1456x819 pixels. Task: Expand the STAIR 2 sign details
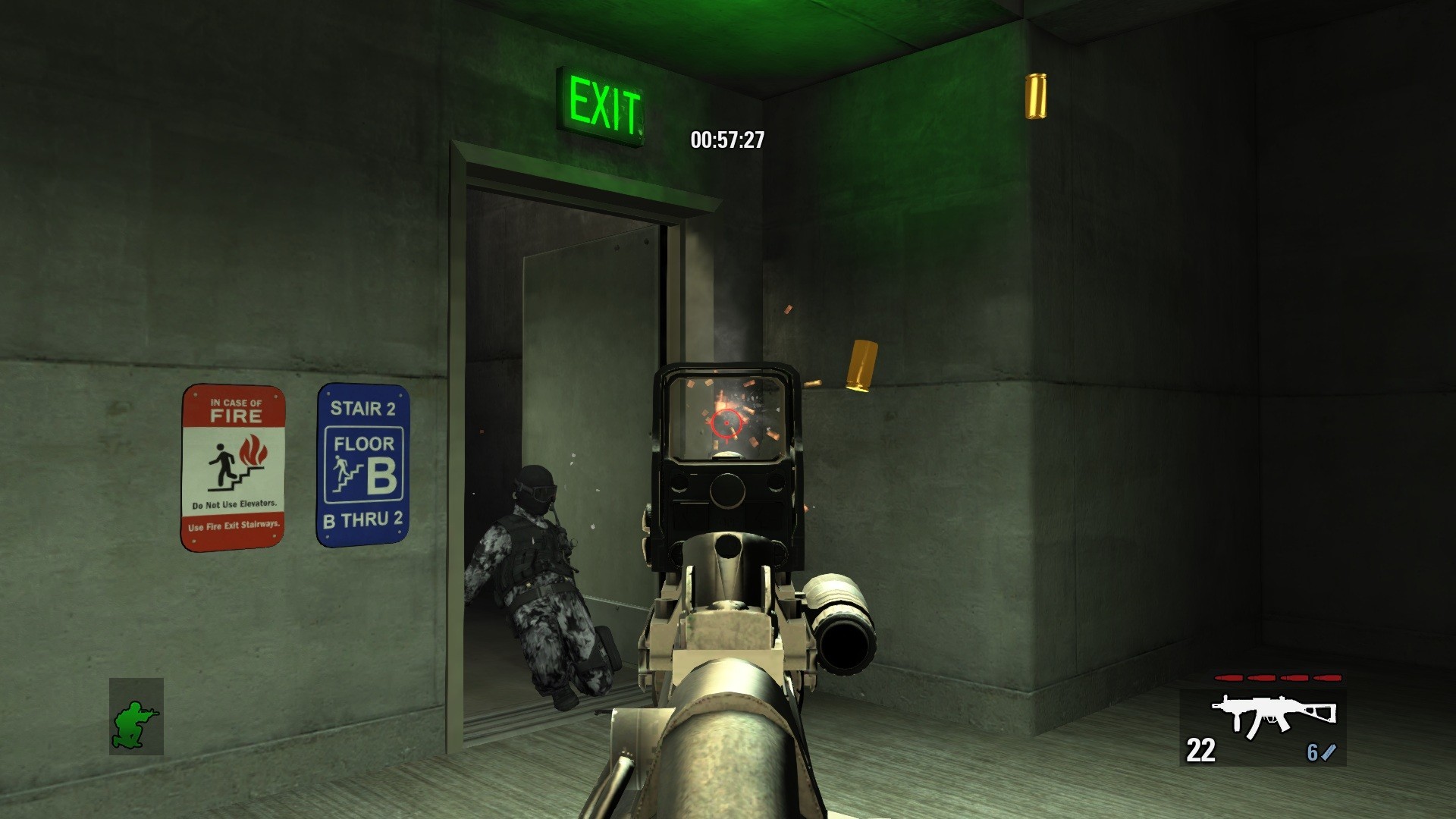[x=363, y=409]
